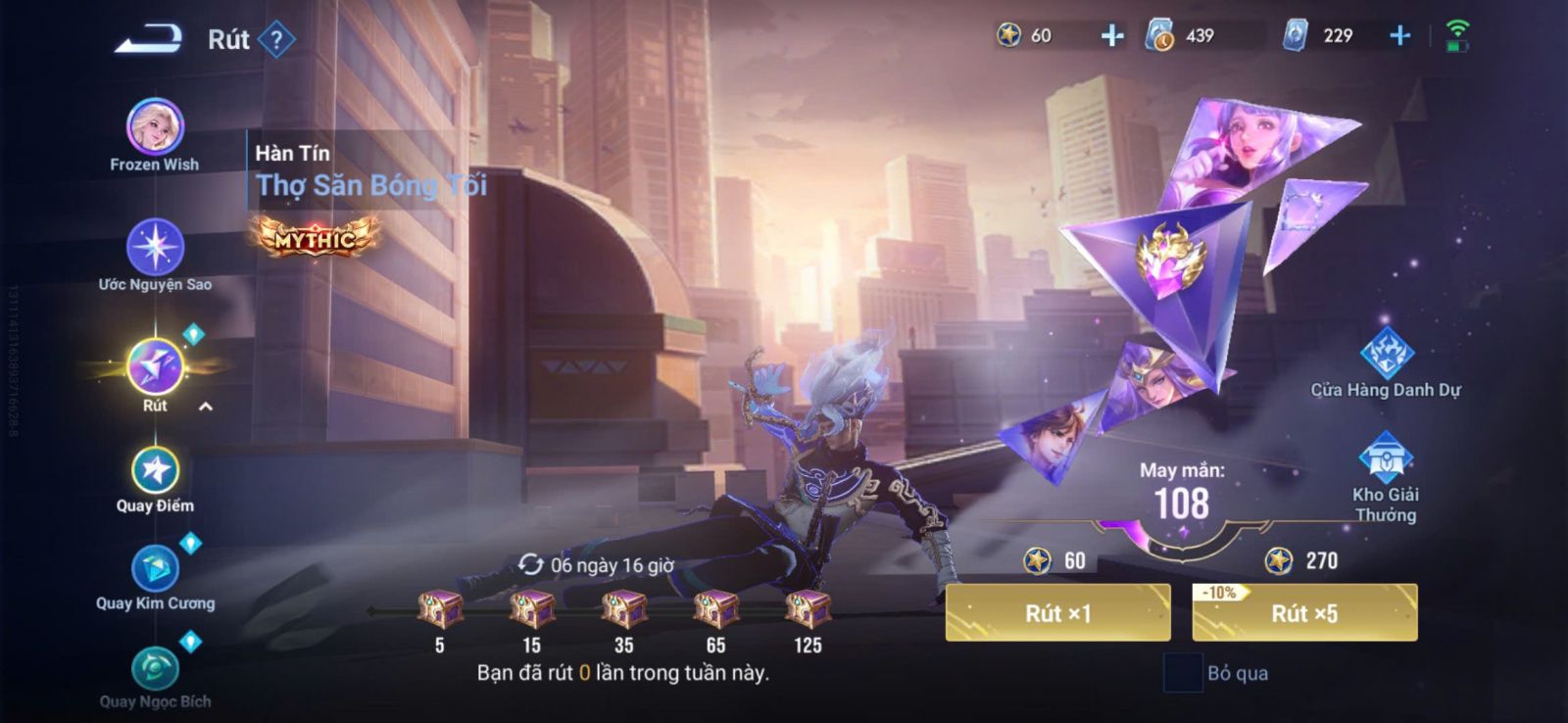Open the 5-draw milestone chest
The height and width of the screenshot is (723, 1568).
point(440,609)
